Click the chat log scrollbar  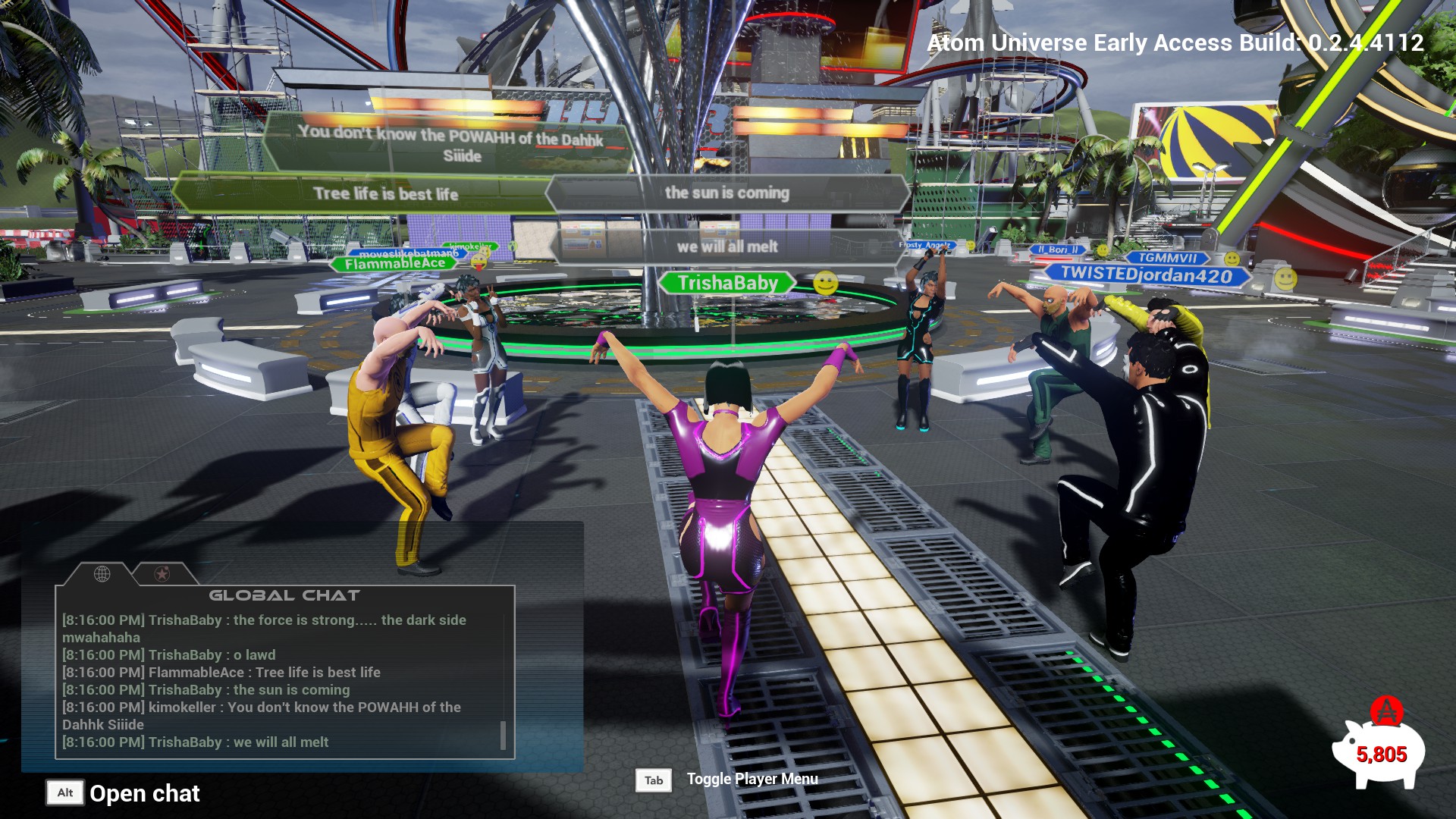click(x=503, y=734)
